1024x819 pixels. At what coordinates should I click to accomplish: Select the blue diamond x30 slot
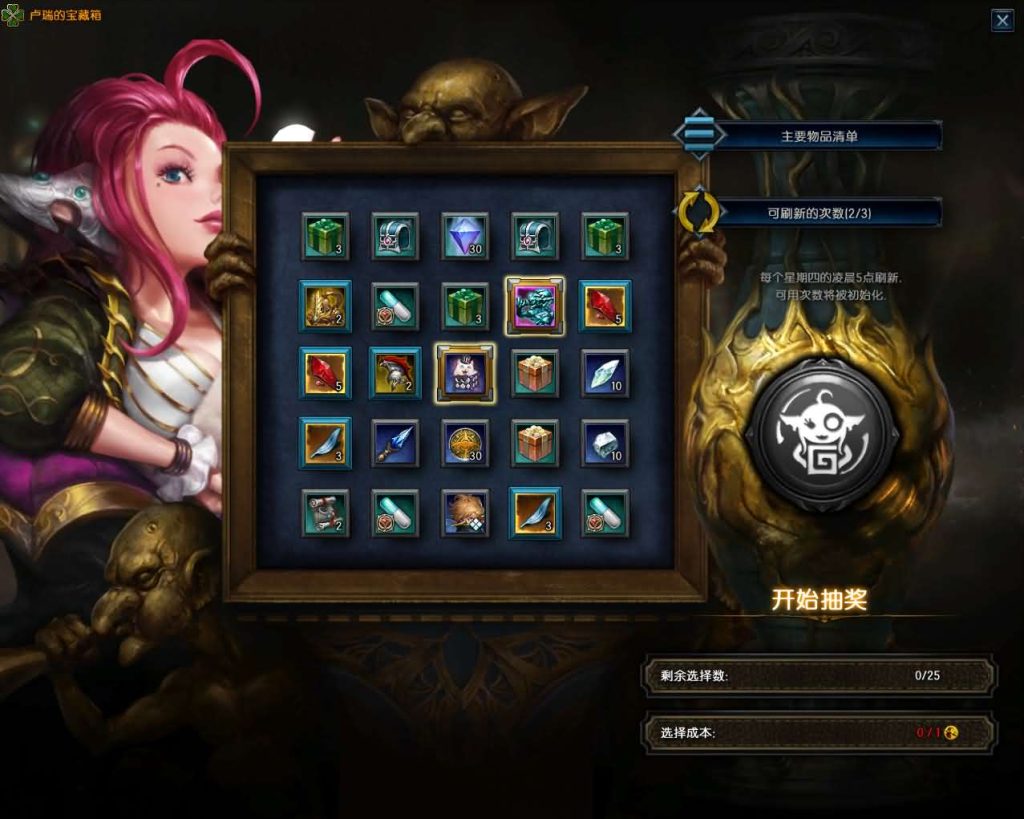[465, 237]
